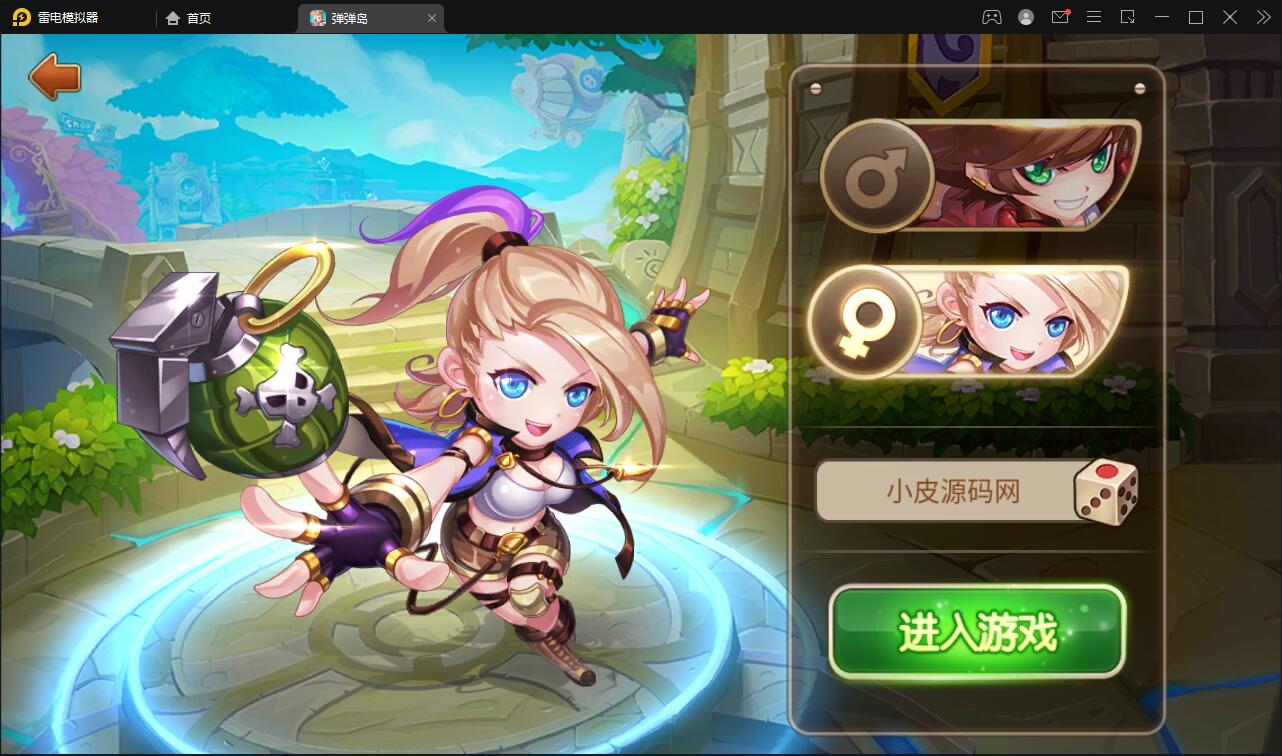Expand more options via the double-arrow icon
Screen dimensions: 1282x756
pyautogui.click(x=1262, y=17)
